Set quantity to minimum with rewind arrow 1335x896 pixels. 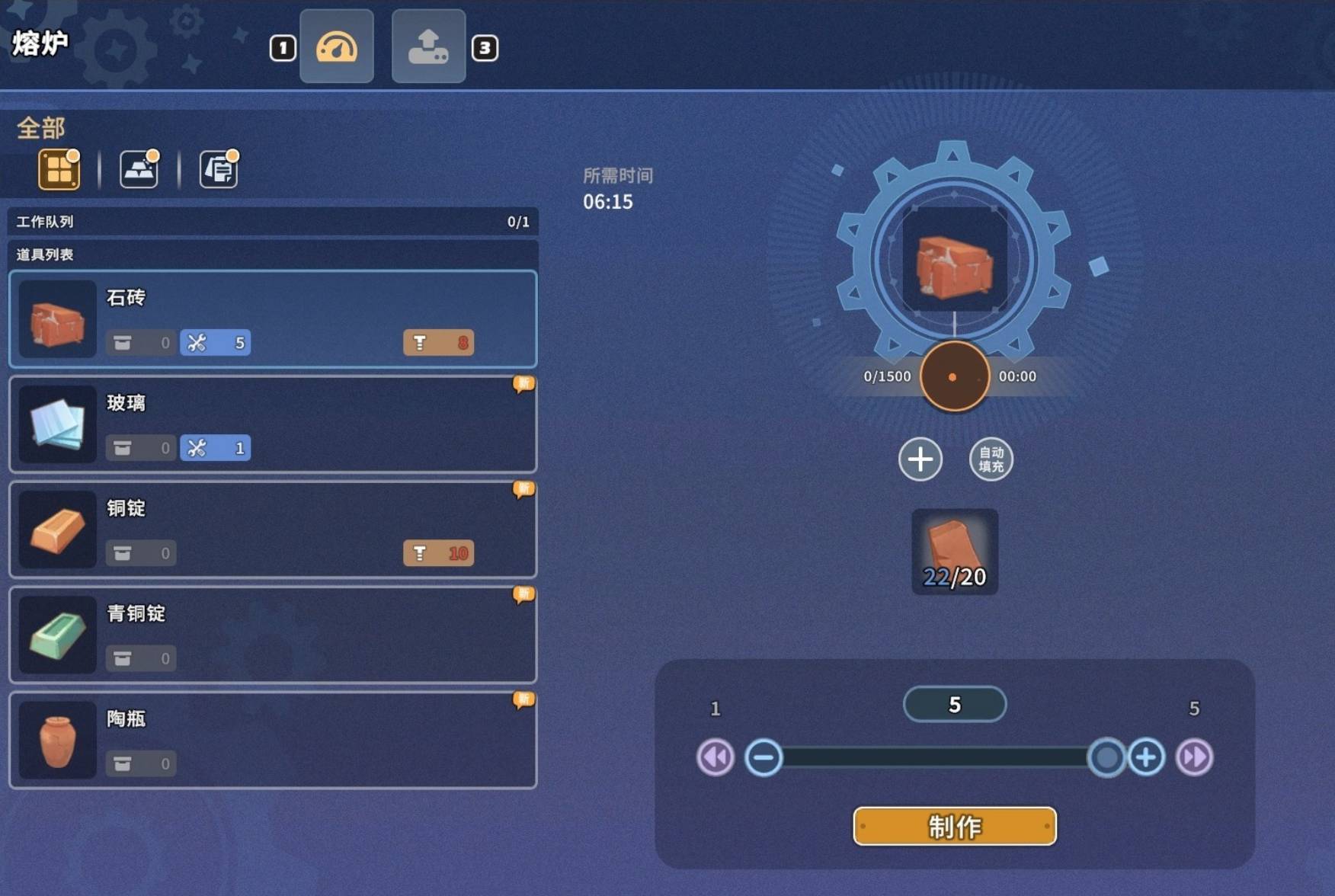716,757
